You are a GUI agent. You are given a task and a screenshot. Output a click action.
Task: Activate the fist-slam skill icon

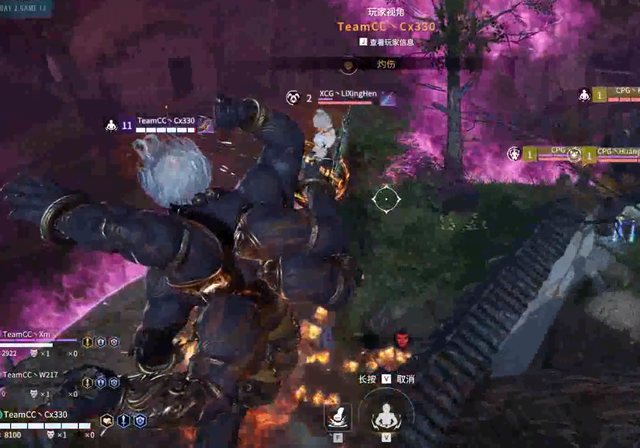tap(338, 416)
